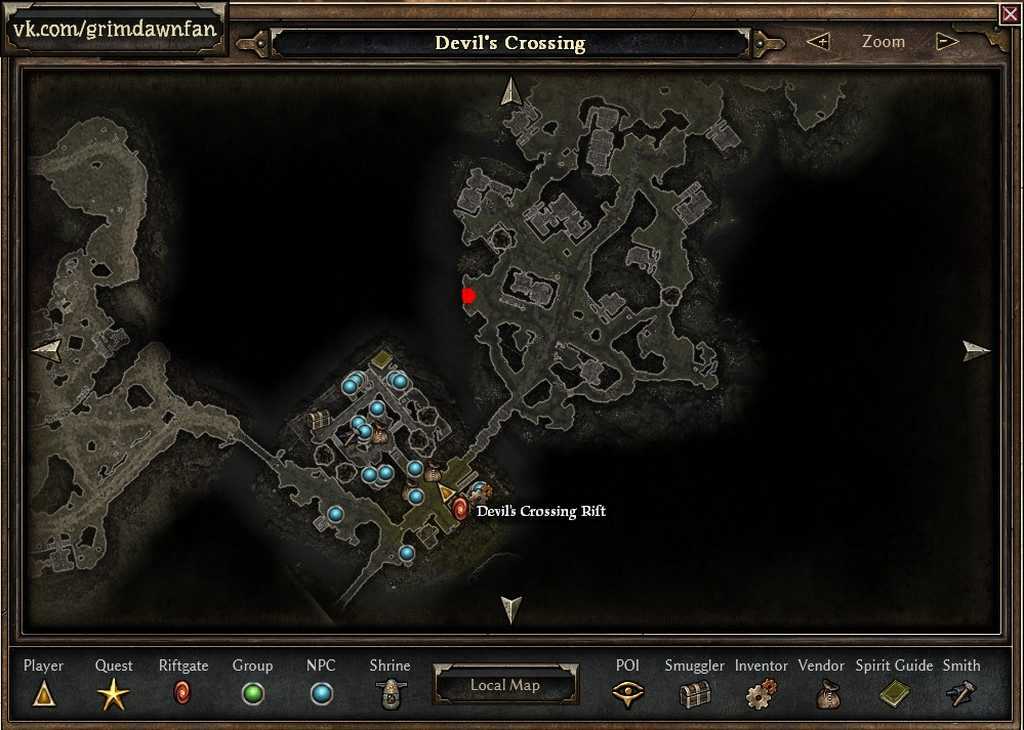The image size is (1024, 730).
Task: Click the yellow player arrow marker on the map
Action: coord(446,493)
